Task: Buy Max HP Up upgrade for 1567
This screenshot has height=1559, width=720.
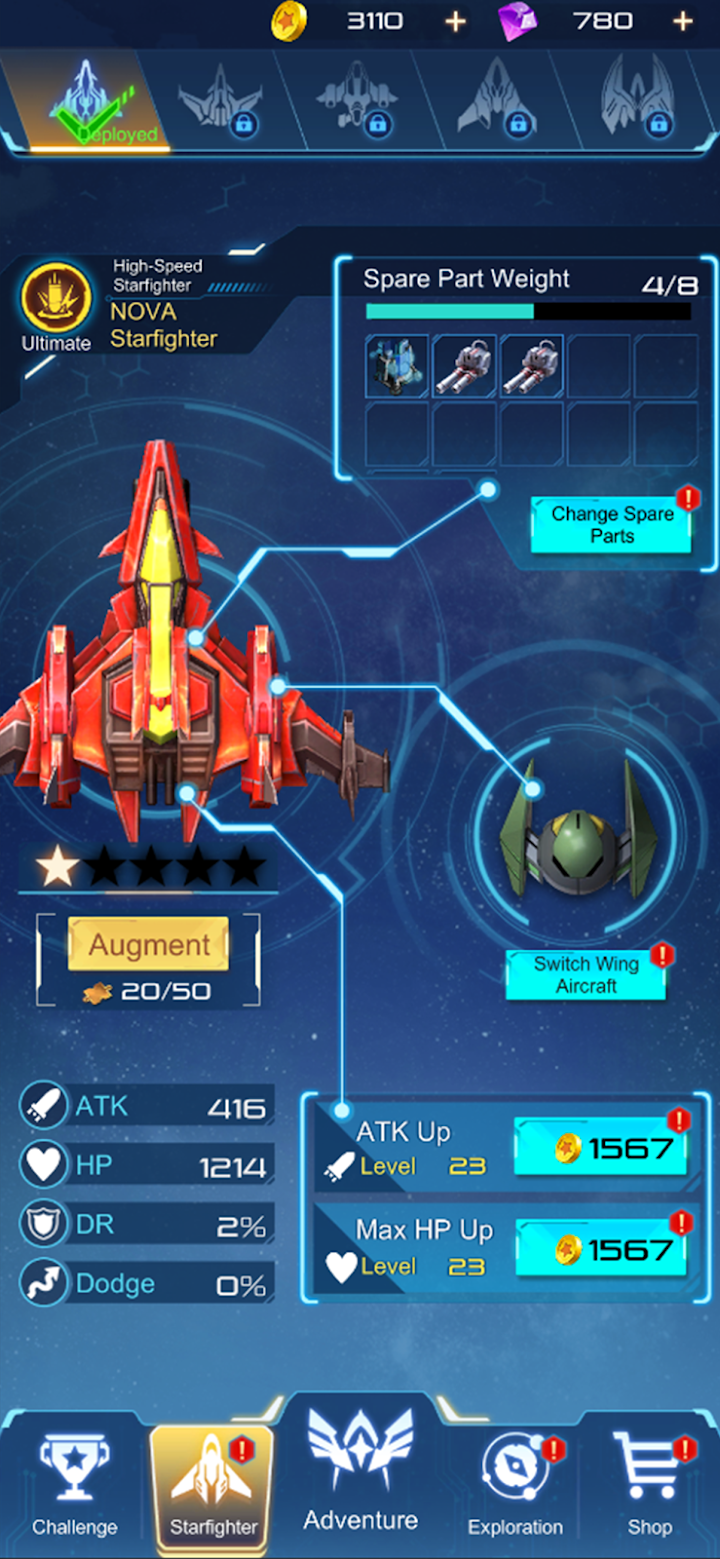Action: click(601, 1249)
